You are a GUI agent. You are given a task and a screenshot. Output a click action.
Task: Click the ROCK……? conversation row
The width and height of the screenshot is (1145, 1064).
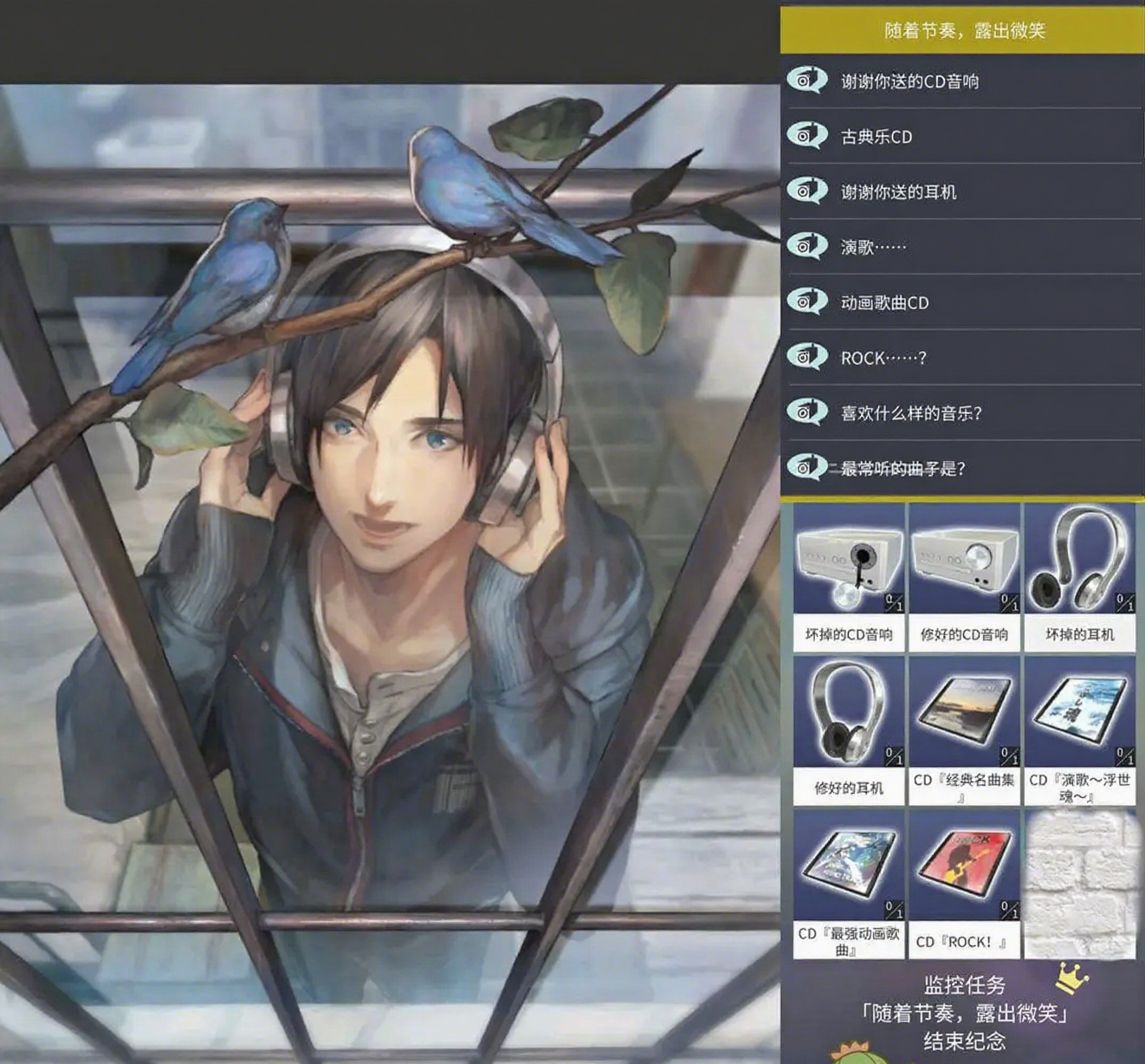tap(883, 359)
